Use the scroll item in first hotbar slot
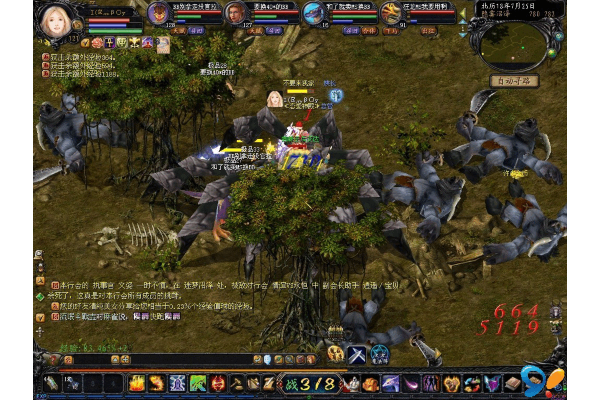Viewport: 600px width, 400px height. (x=50, y=383)
